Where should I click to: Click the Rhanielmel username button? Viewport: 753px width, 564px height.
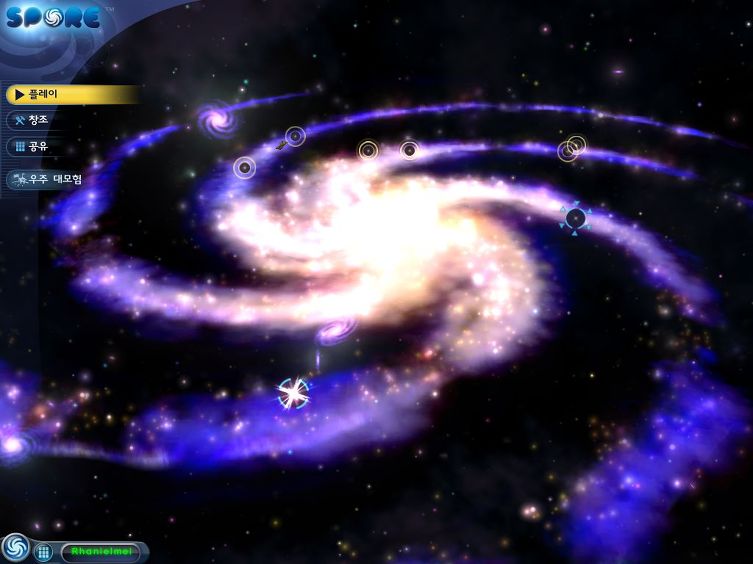[102, 551]
